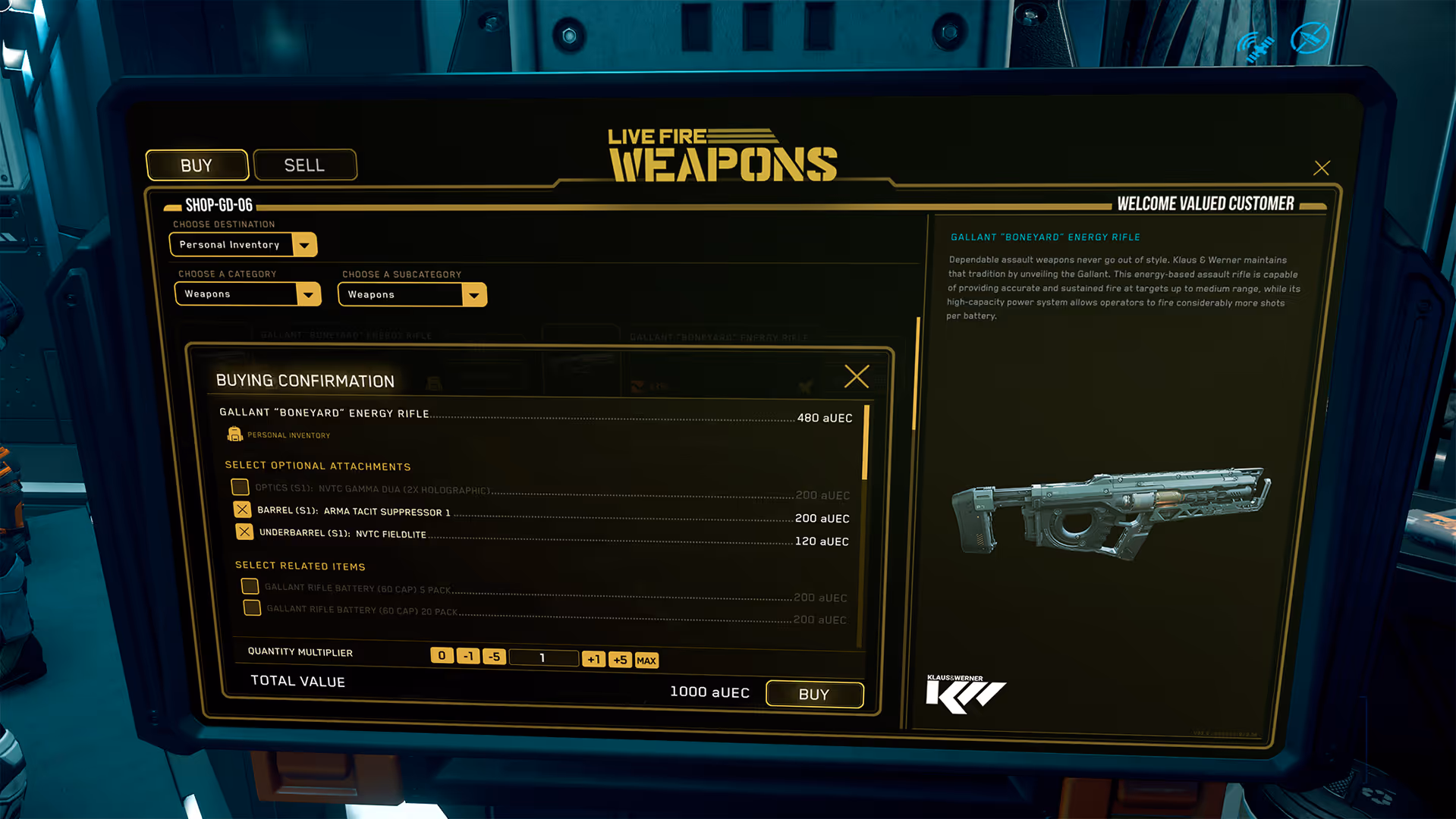
Task: Tick the Gallant battery 5 pack
Action: click(x=250, y=586)
